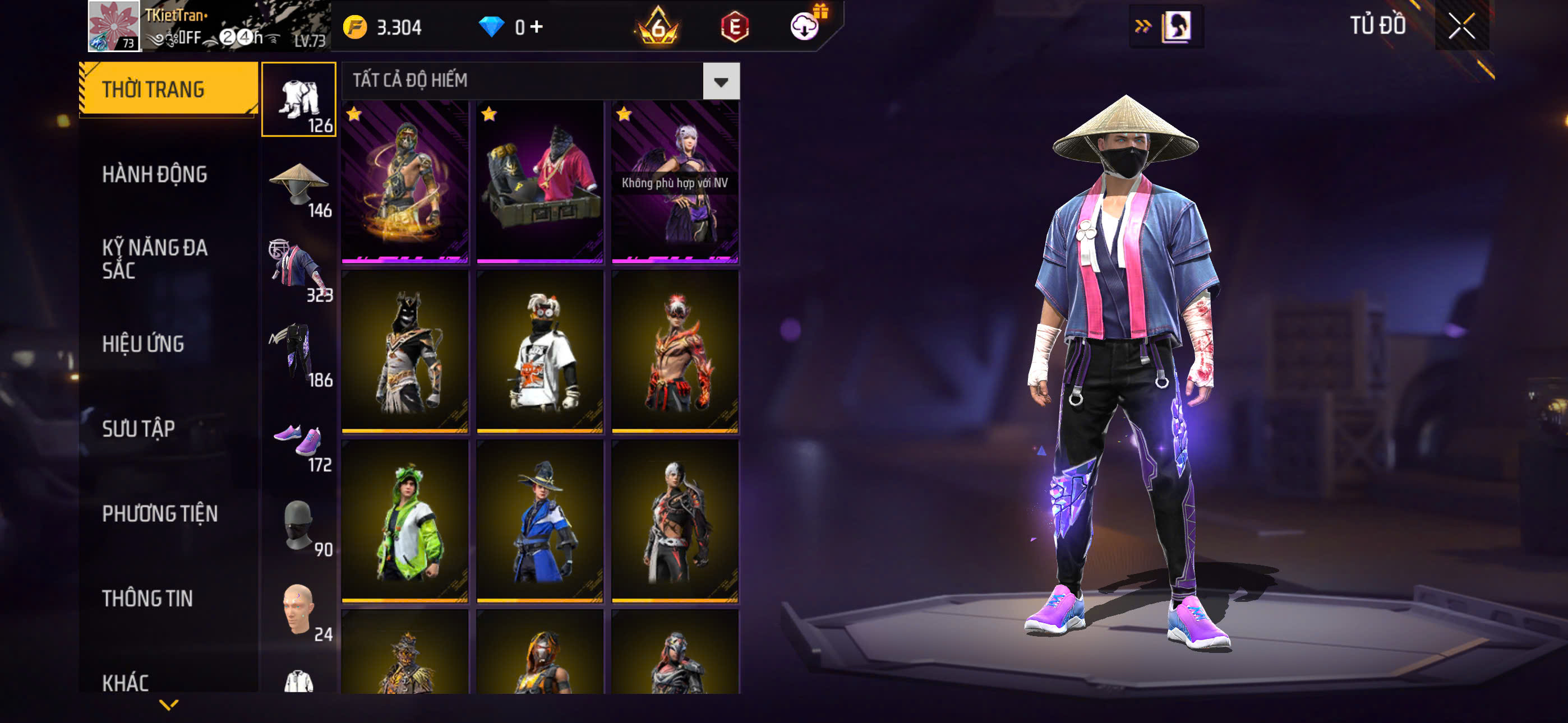The width and height of the screenshot is (1568, 723).
Task: Close the Tủ Đồ wardrobe screen
Action: [x=1461, y=26]
